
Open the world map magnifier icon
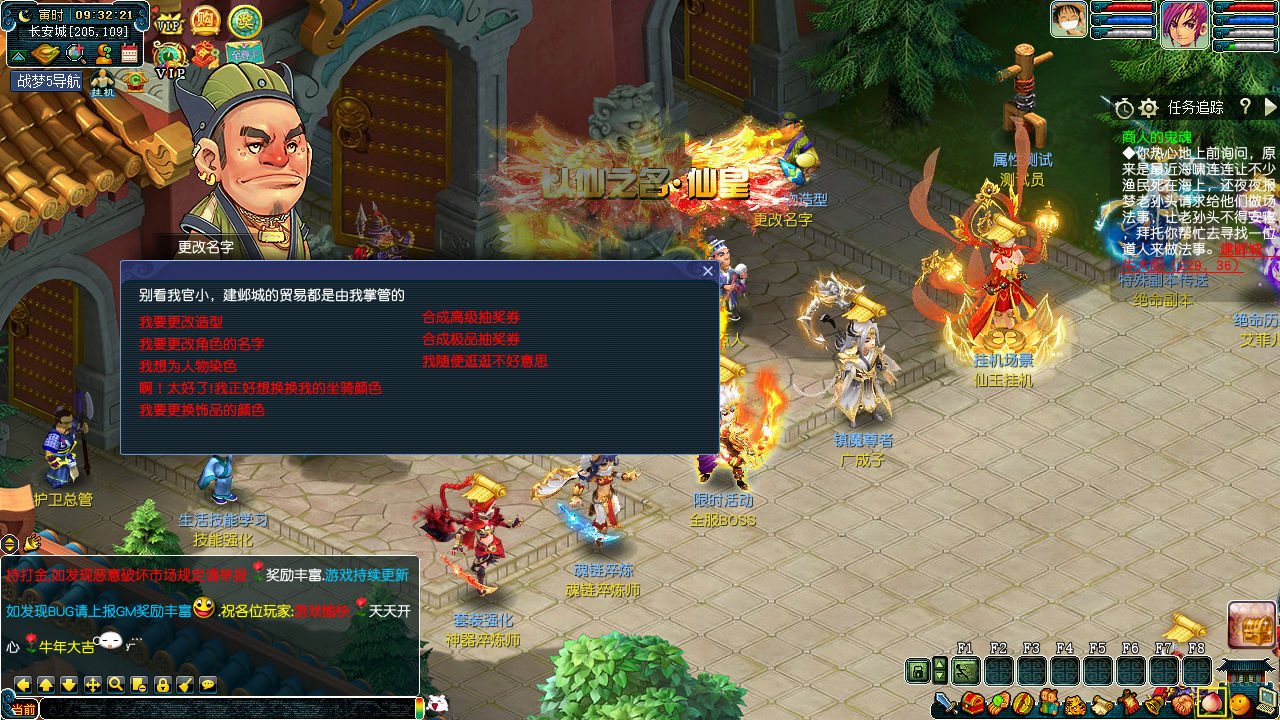tap(75, 54)
